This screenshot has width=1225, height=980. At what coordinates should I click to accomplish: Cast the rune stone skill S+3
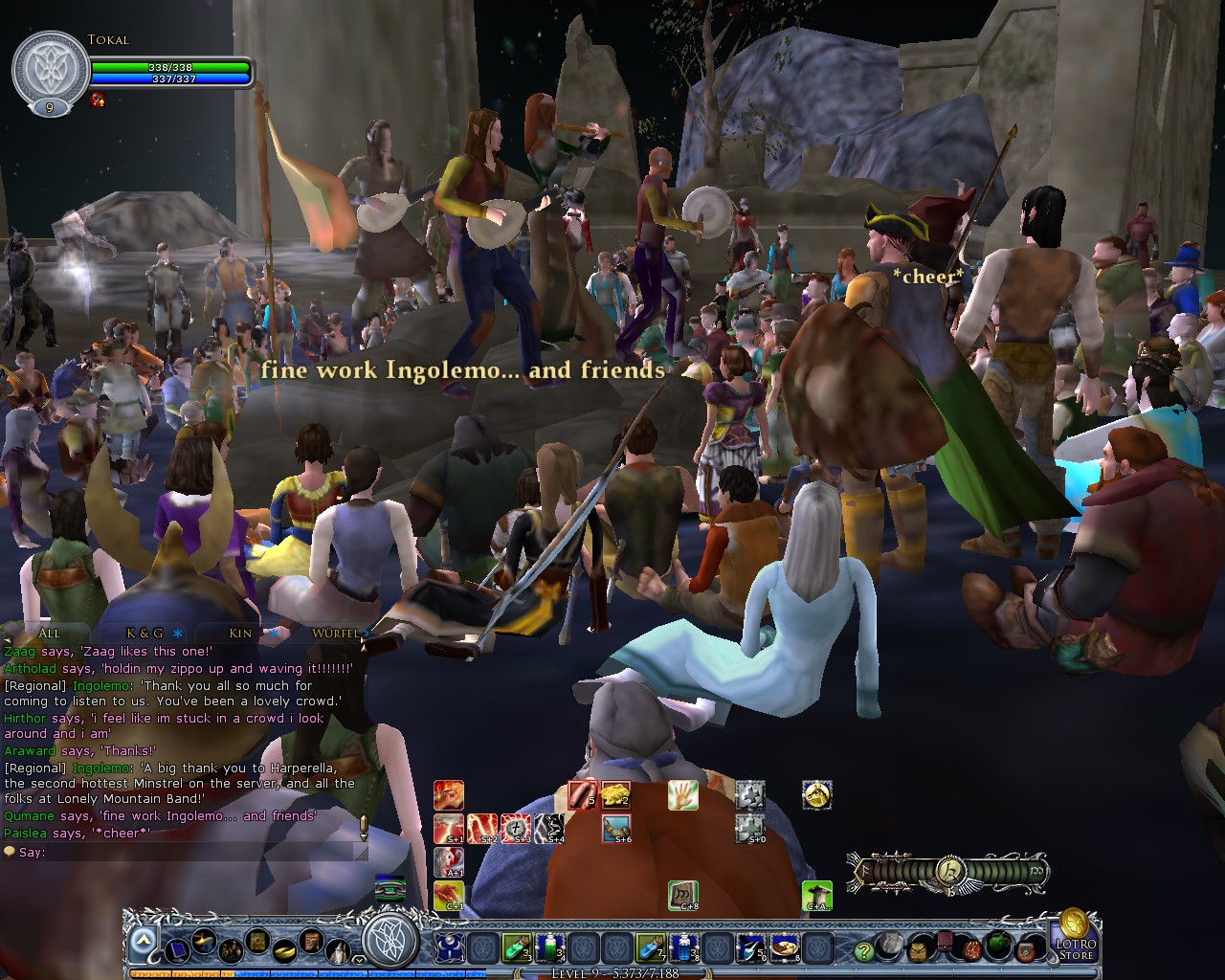click(x=516, y=828)
